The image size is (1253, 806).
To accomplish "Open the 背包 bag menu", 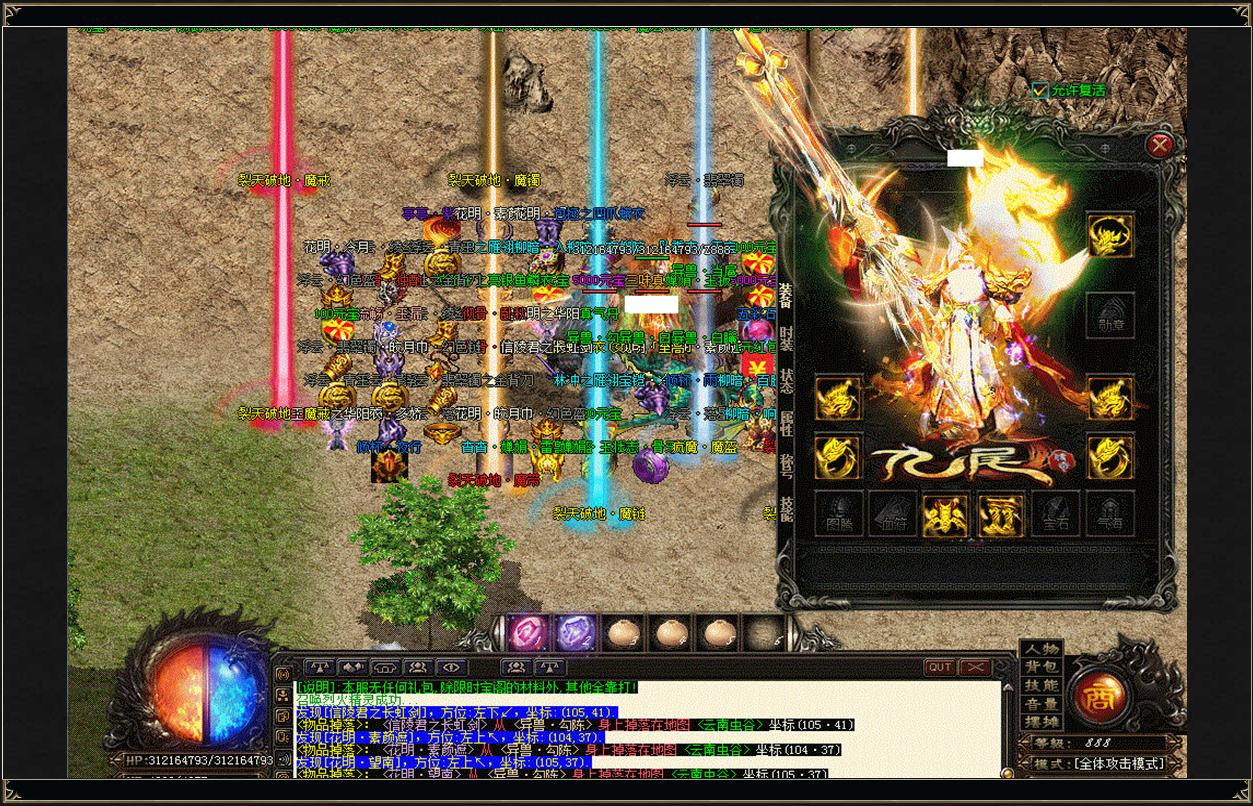I will tap(1041, 667).
